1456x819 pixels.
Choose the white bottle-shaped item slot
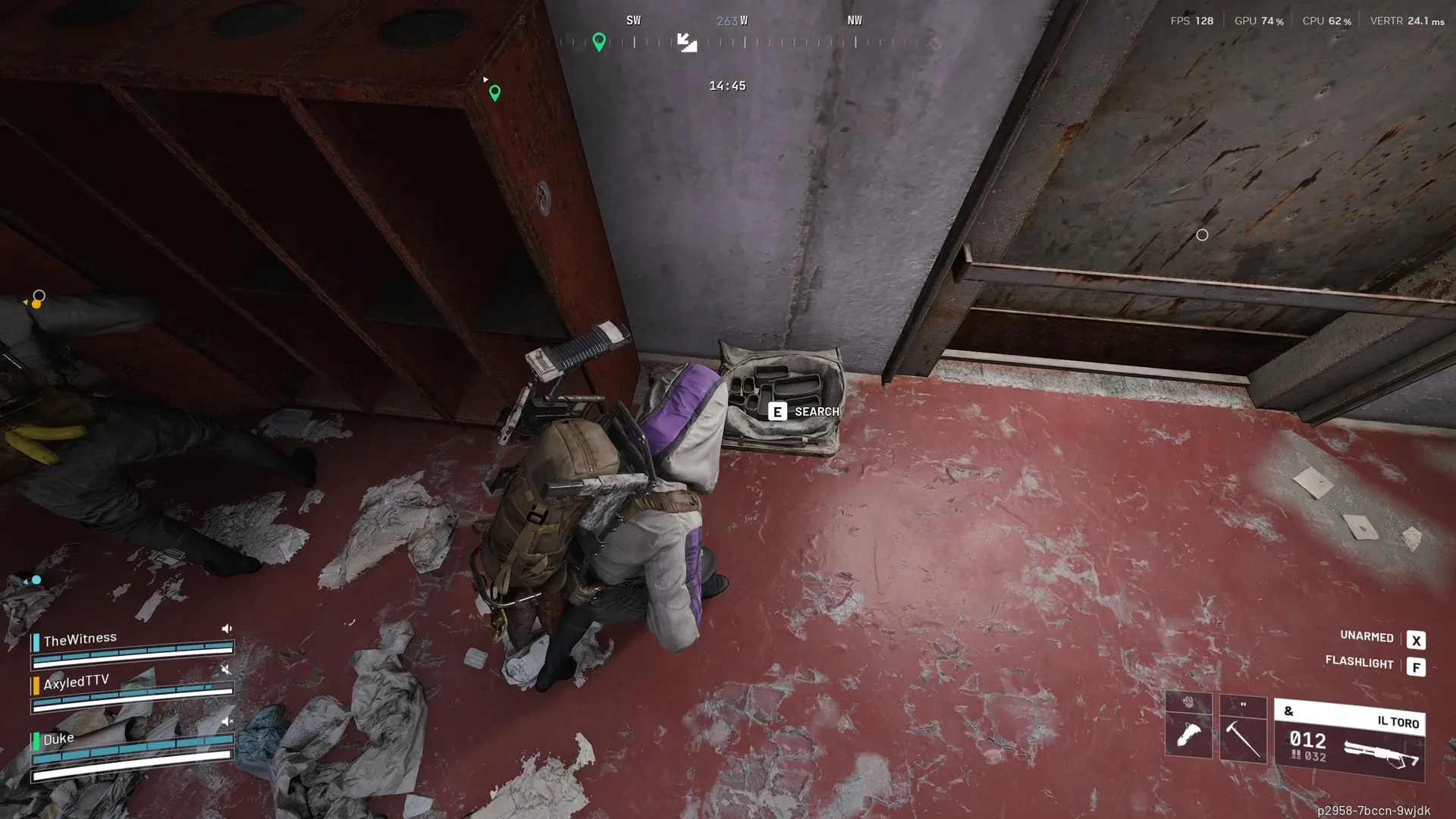[1188, 734]
